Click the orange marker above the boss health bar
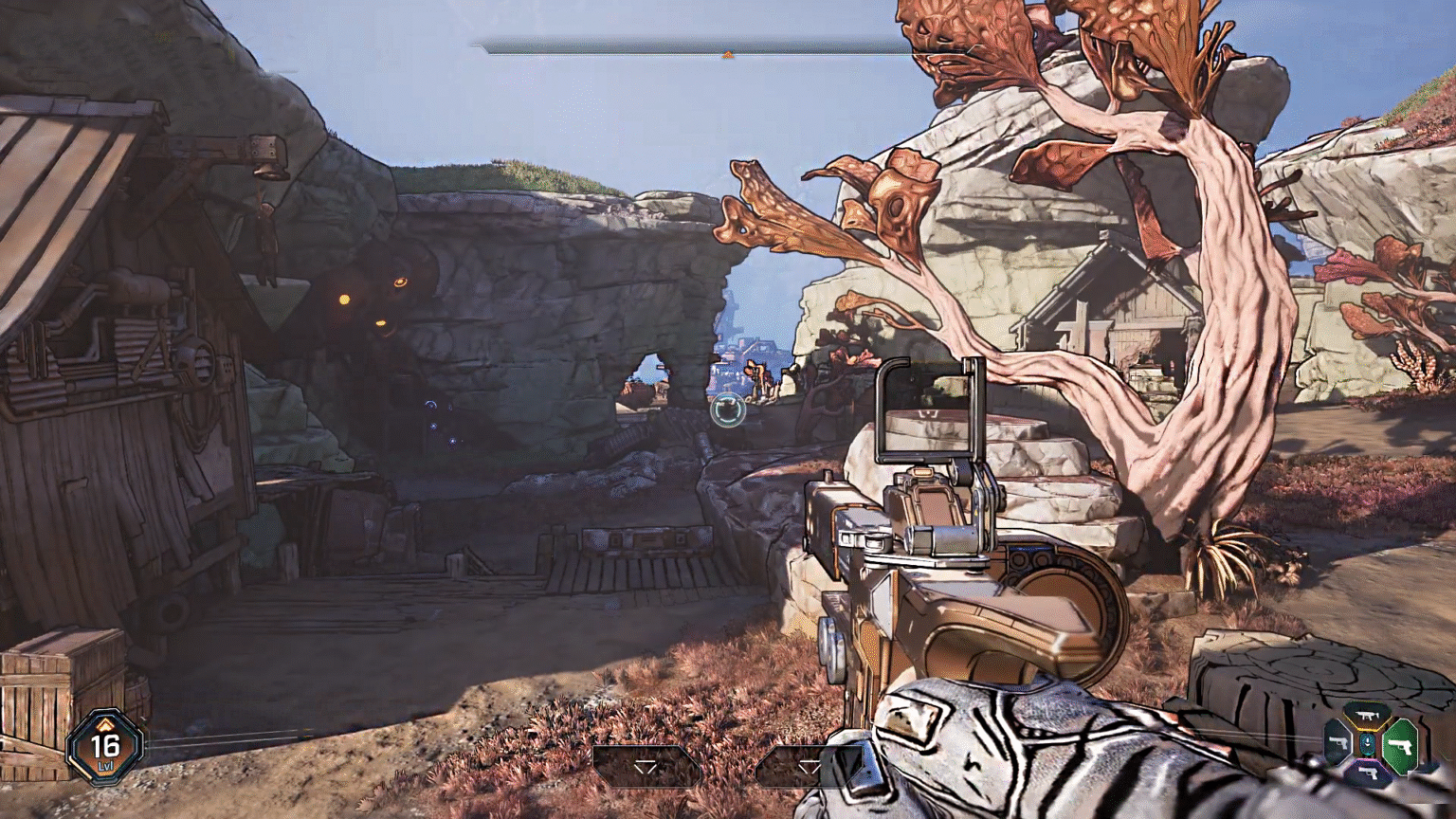This screenshot has width=1456, height=819. [x=727, y=56]
